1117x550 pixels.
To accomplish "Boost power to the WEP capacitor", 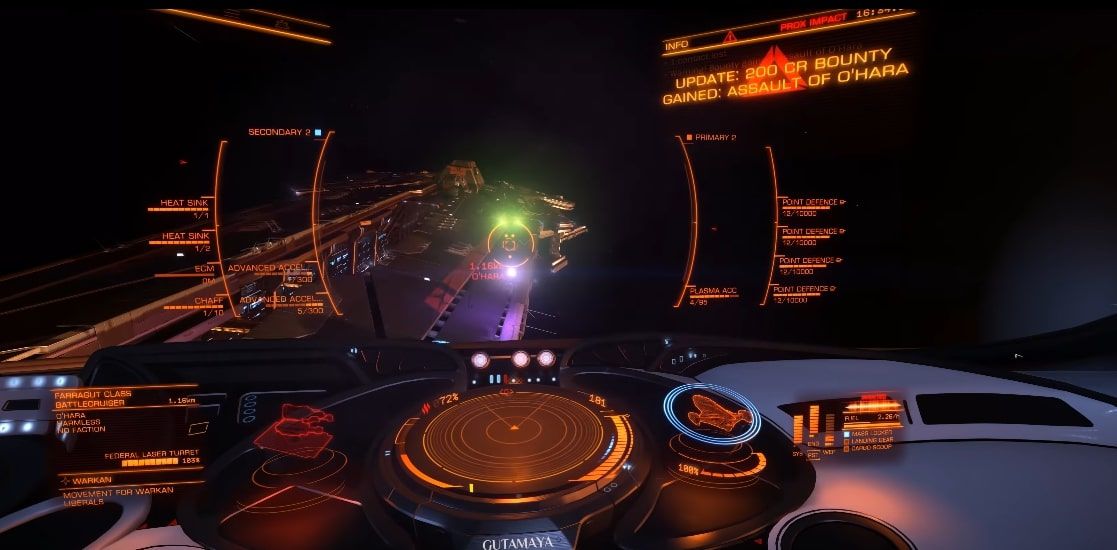I will pyautogui.click(x=829, y=451).
